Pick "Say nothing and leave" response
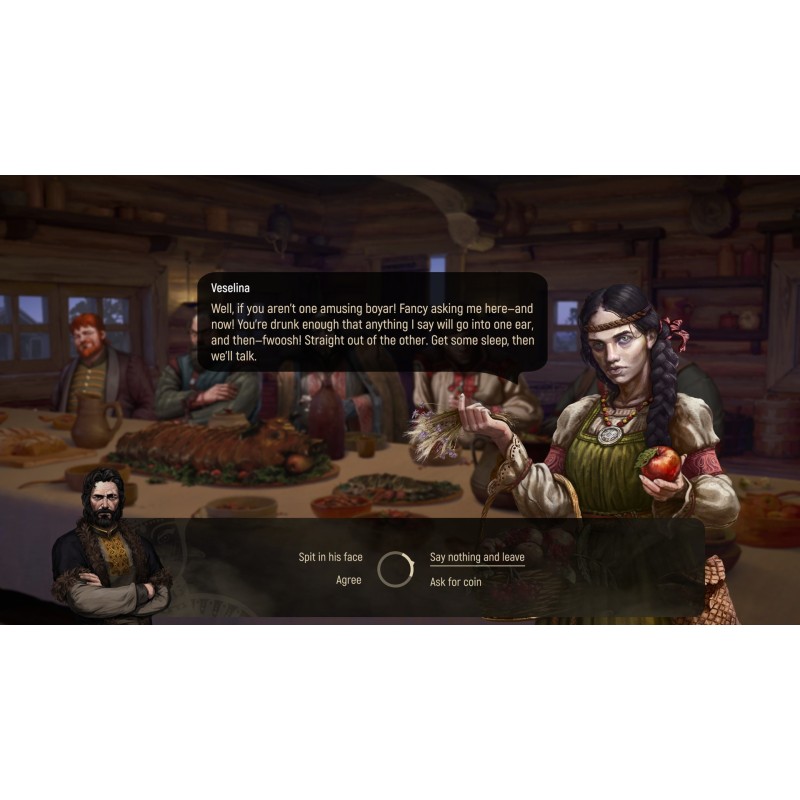 click(x=477, y=557)
